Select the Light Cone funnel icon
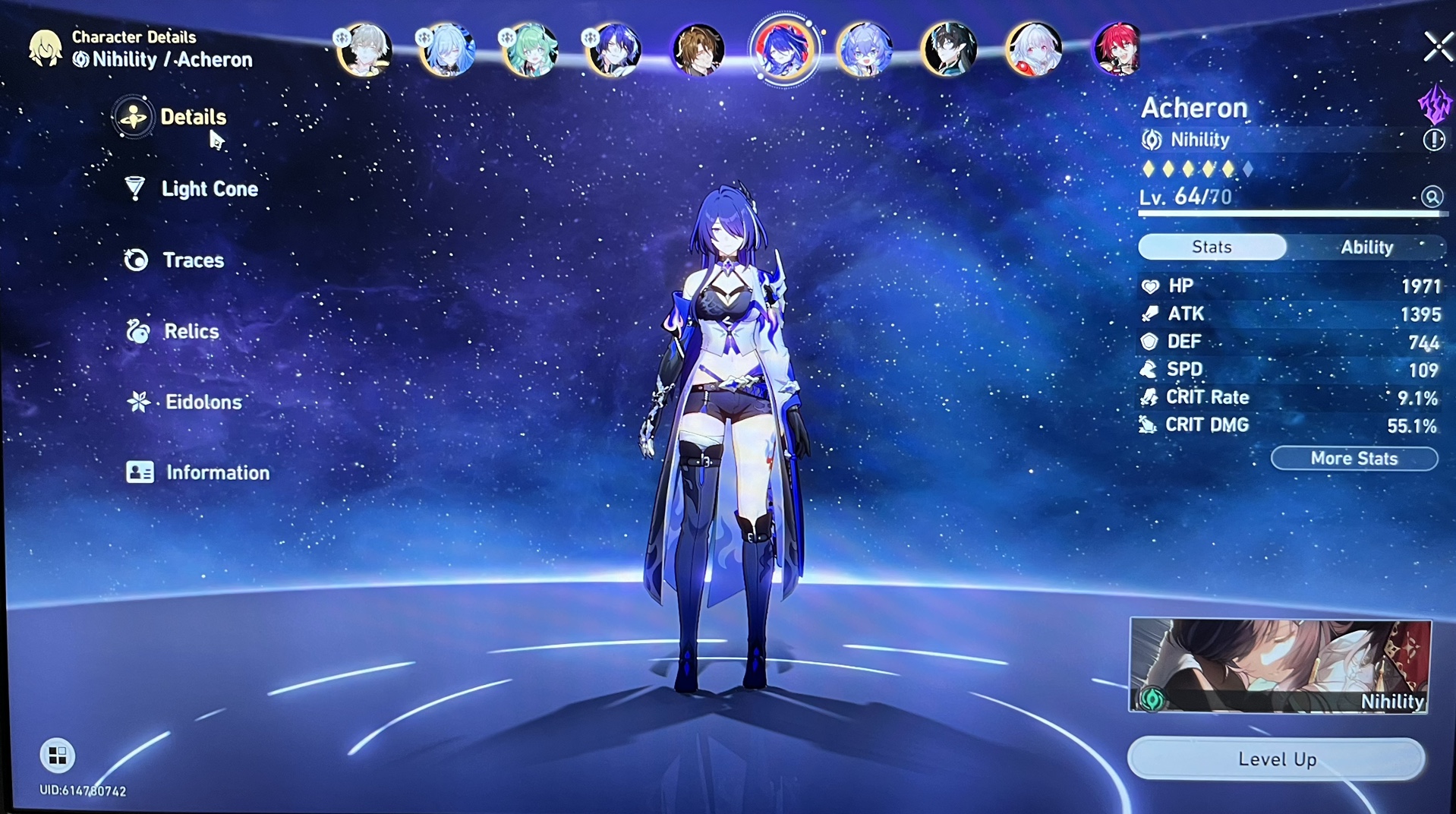 tap(134, 189)
